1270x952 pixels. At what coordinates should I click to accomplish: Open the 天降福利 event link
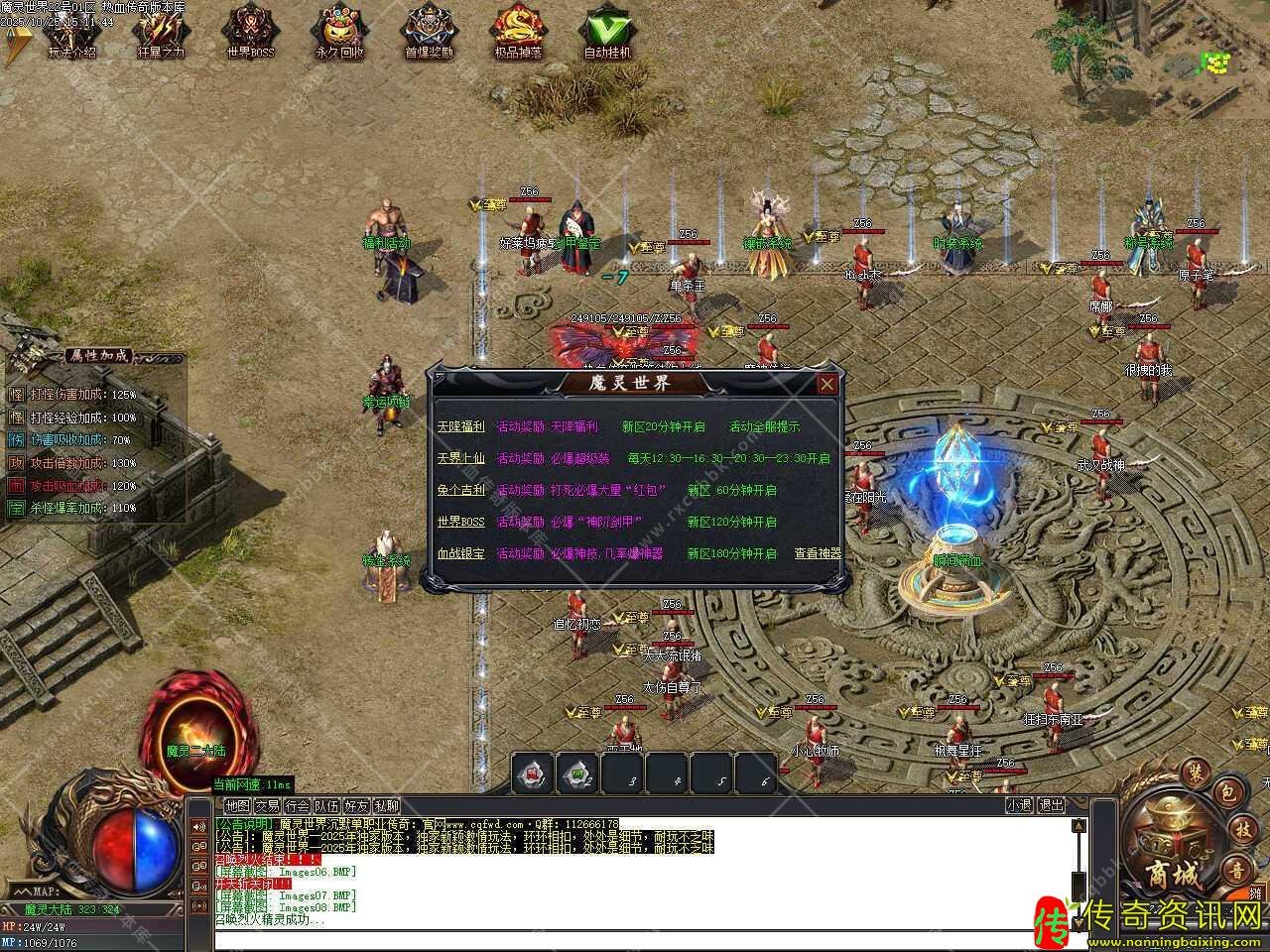[460, 426]
